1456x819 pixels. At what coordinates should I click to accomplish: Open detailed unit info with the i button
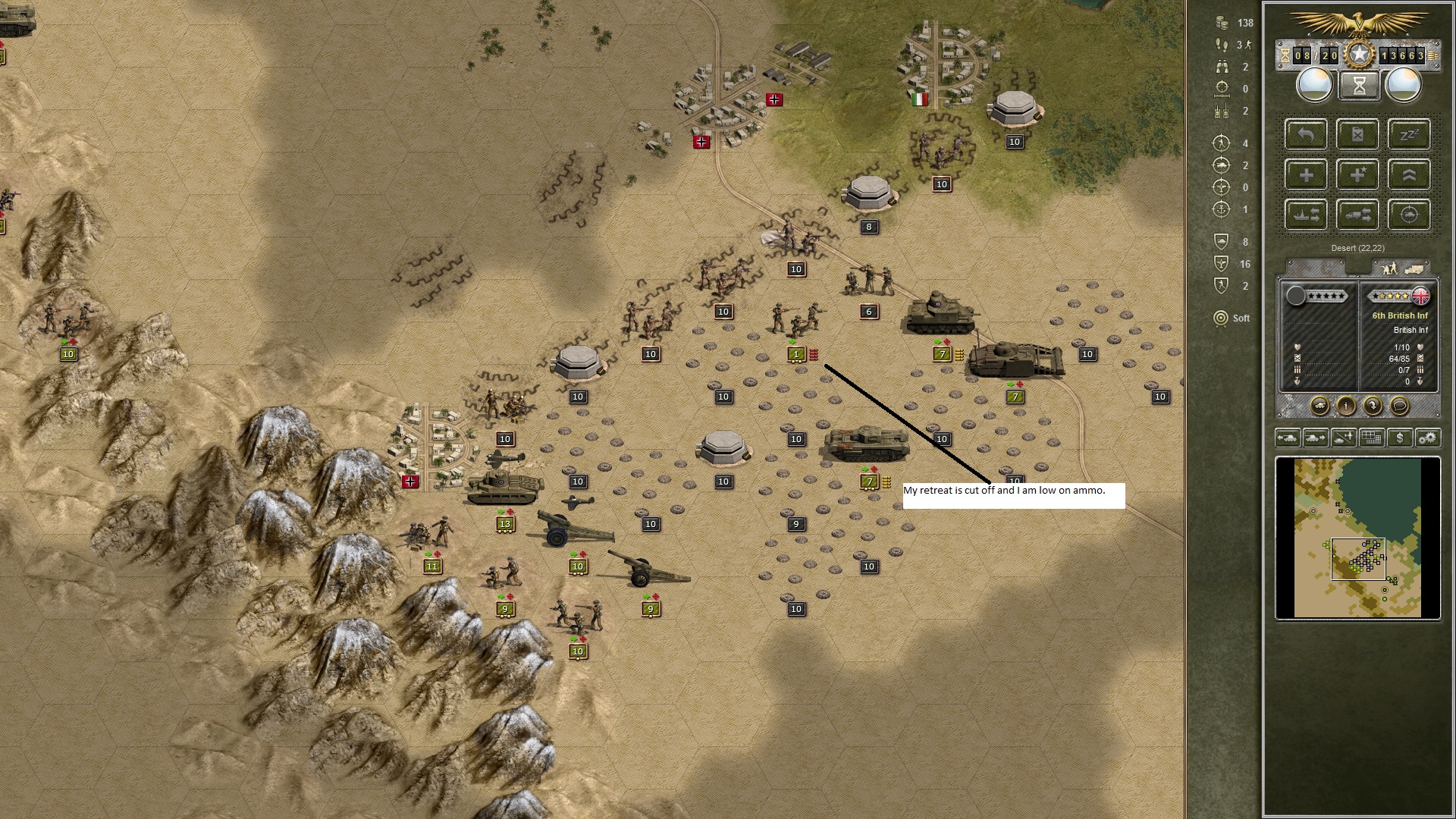(x=1346, y=406)
